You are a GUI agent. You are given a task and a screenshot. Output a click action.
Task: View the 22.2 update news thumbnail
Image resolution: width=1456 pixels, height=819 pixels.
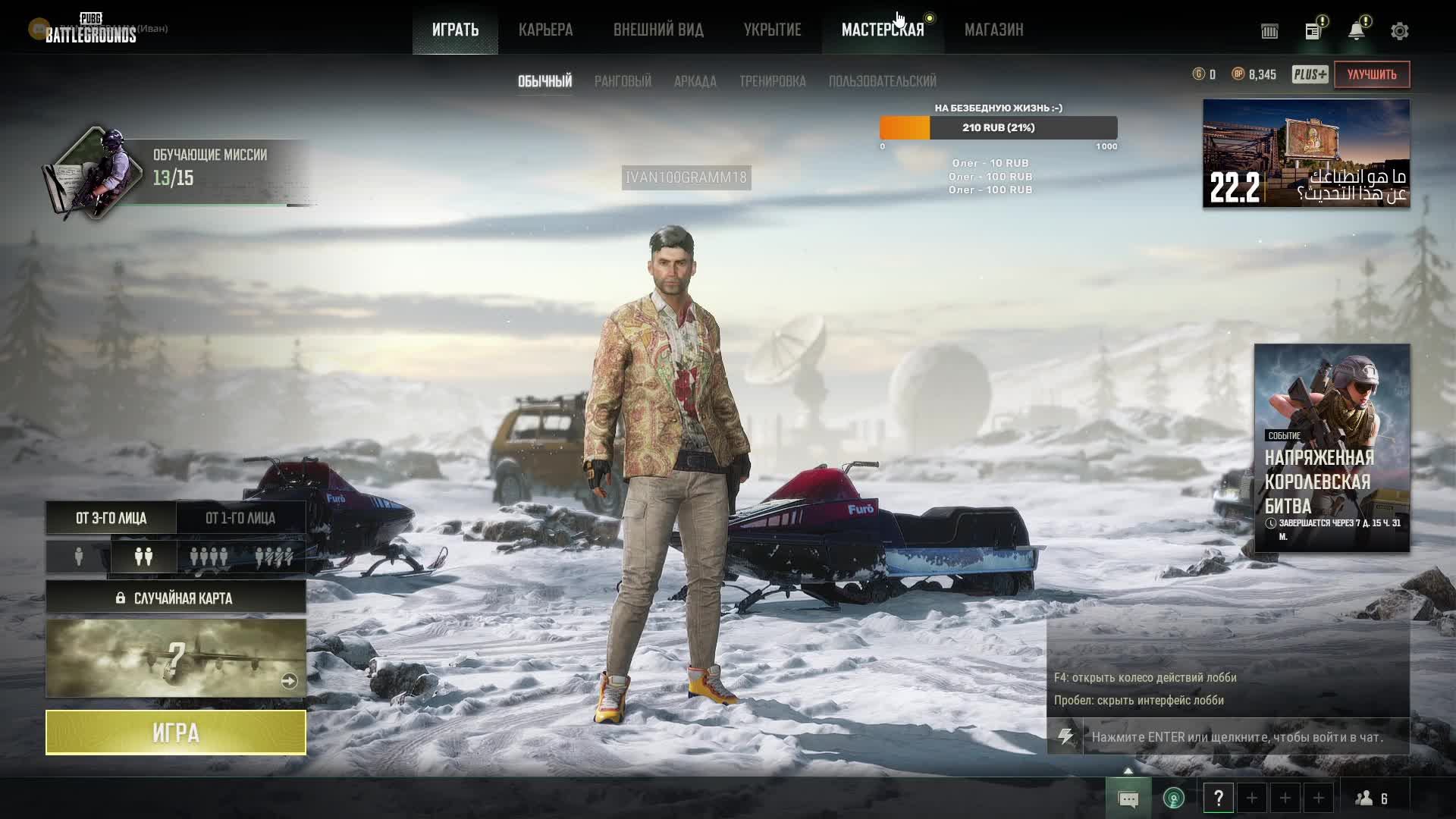pyautogui.click(x=1306, y=153)
